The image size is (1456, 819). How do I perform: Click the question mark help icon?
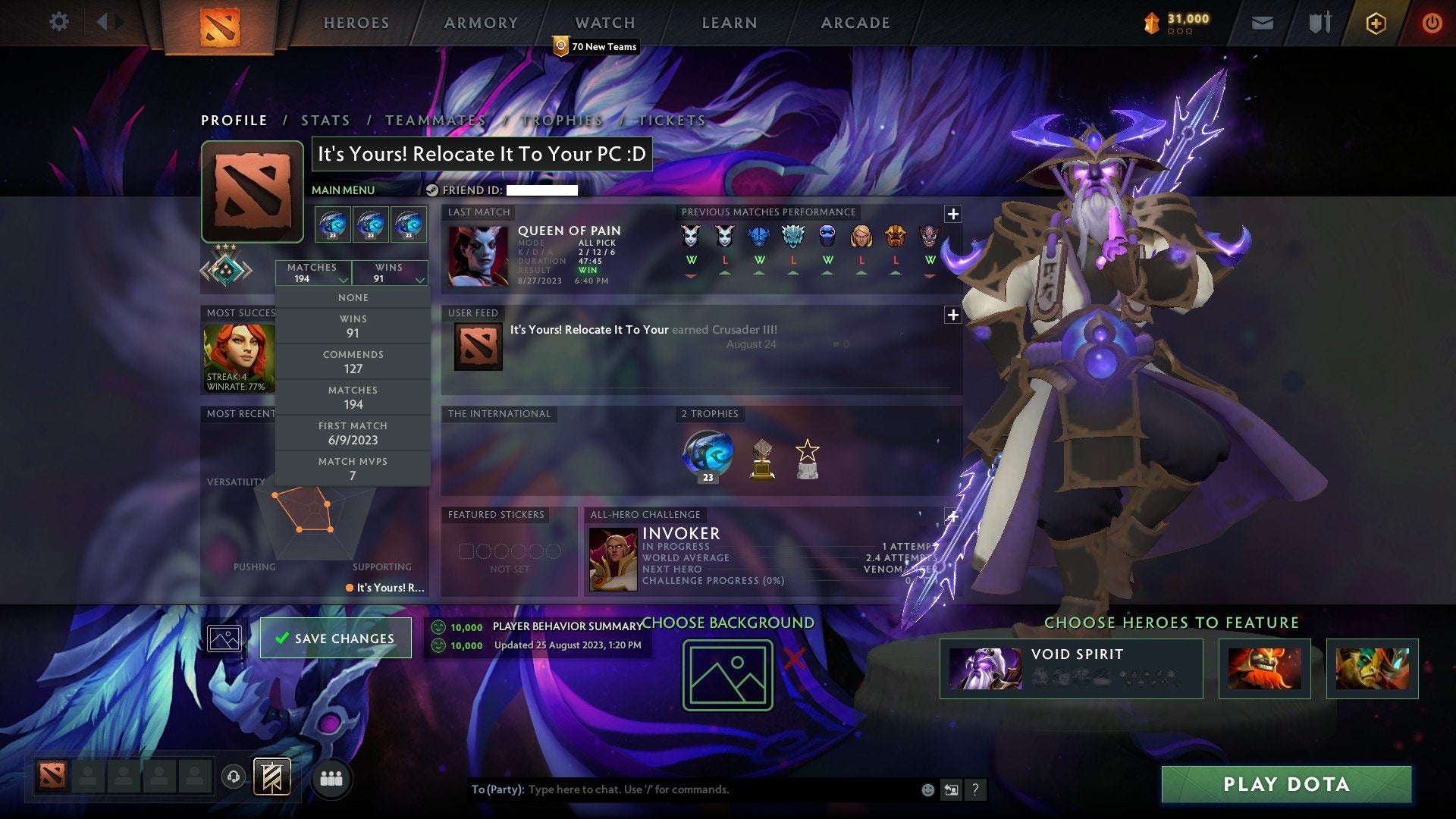975,789
